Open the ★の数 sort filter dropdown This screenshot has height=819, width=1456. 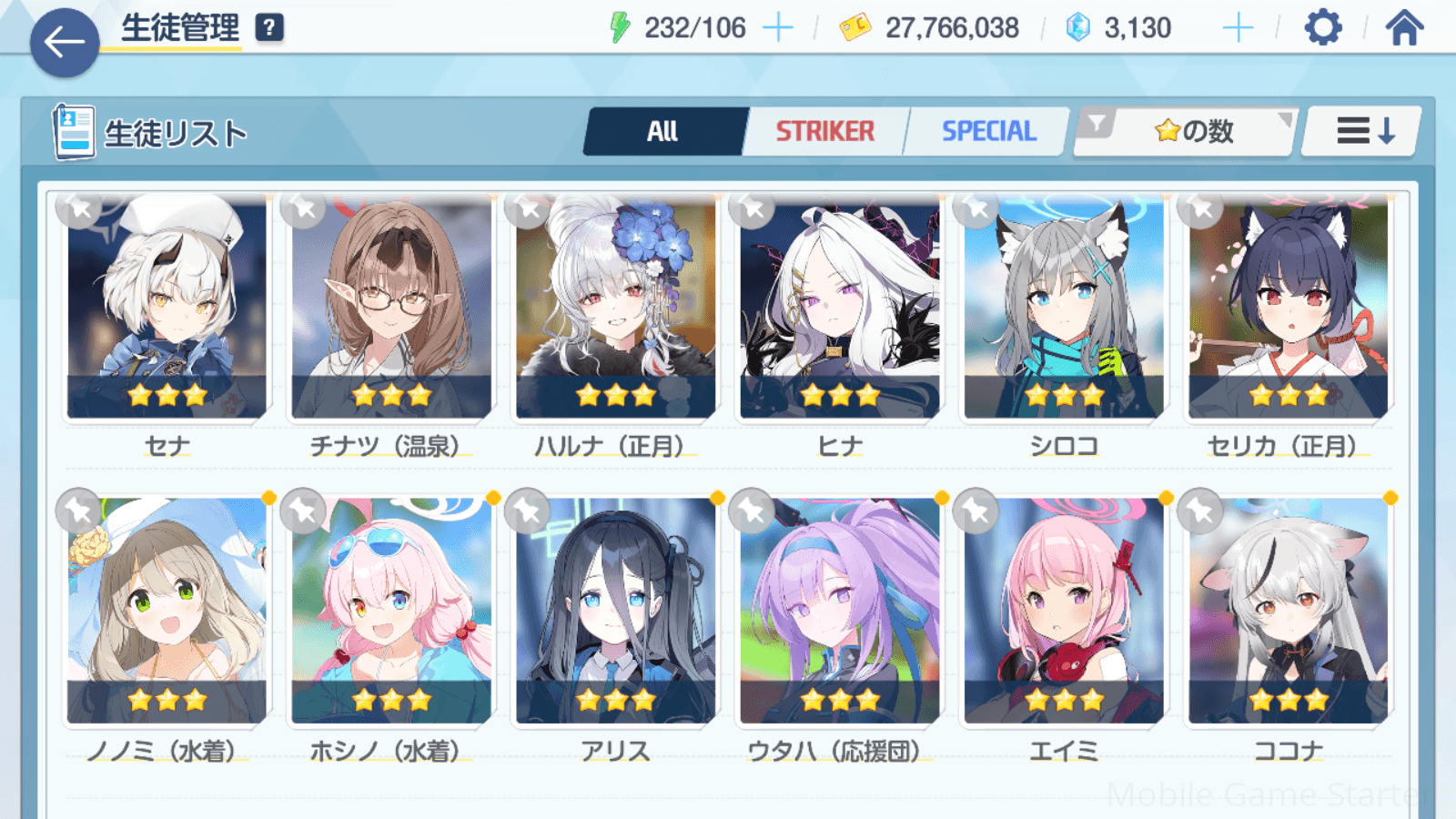1187,132
